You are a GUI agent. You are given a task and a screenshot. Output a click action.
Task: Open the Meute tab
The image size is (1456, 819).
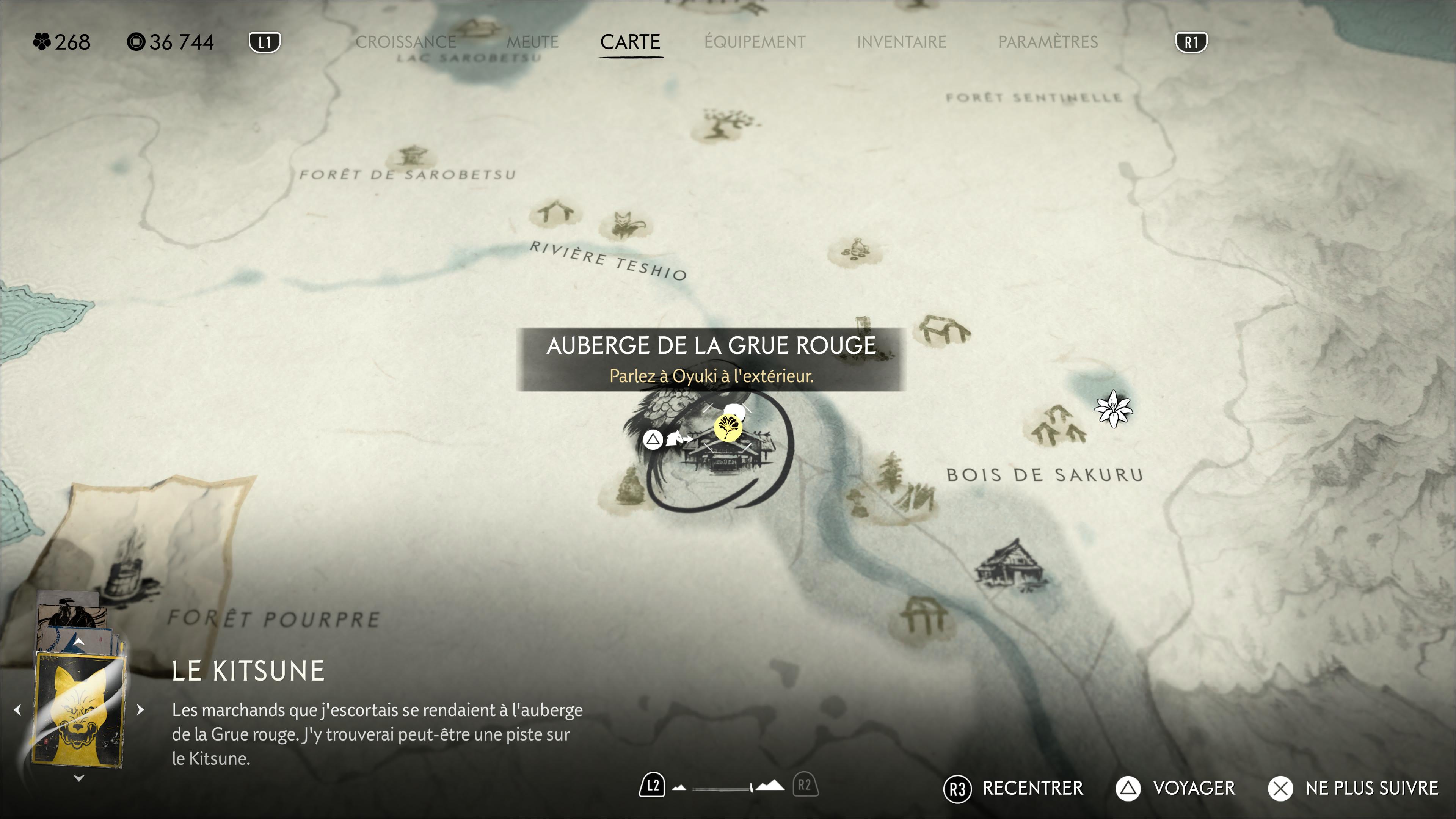[x=532, y=42]
